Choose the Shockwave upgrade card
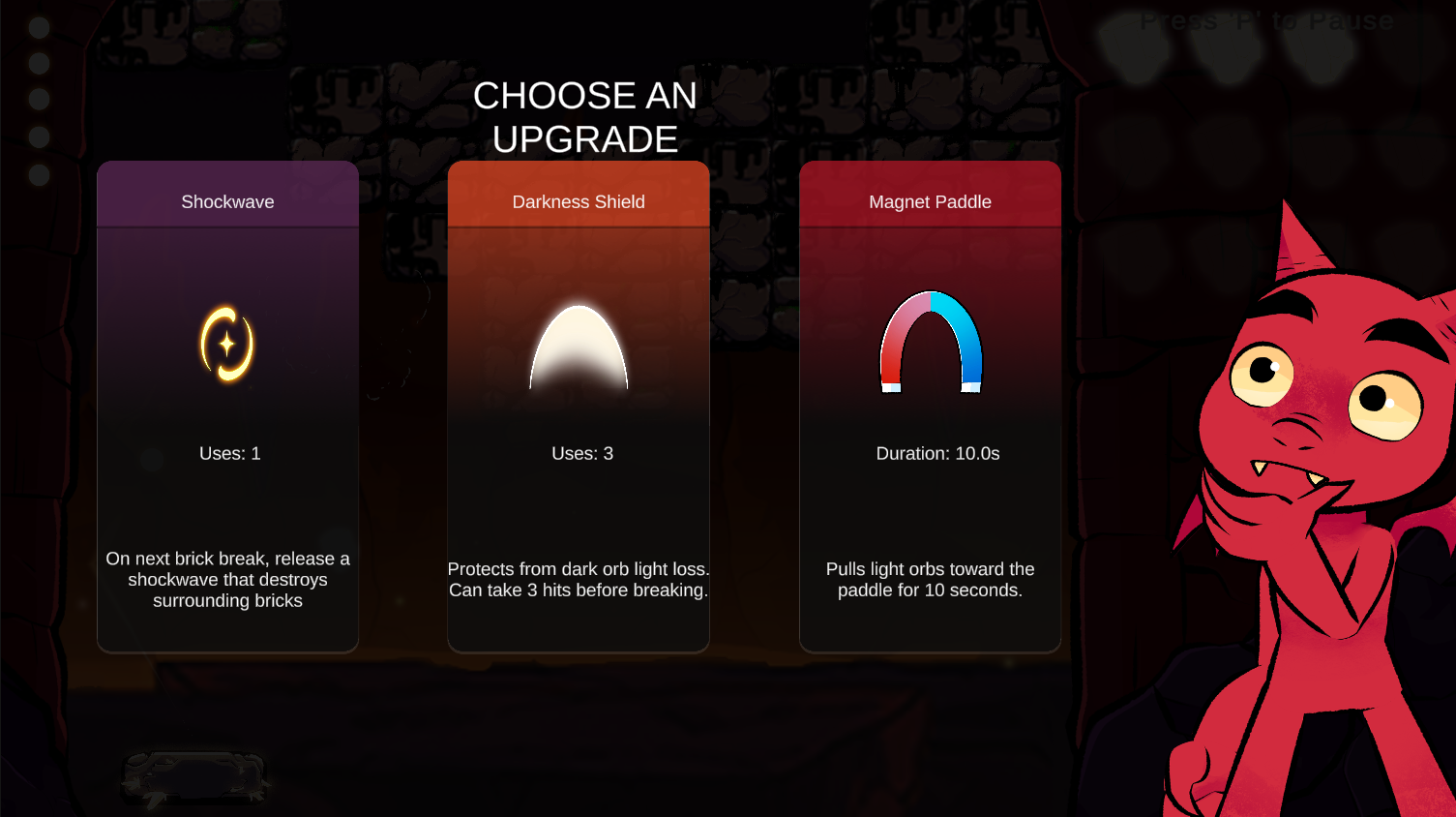This screenshot has width=1456, height=817. coord(227,407)
